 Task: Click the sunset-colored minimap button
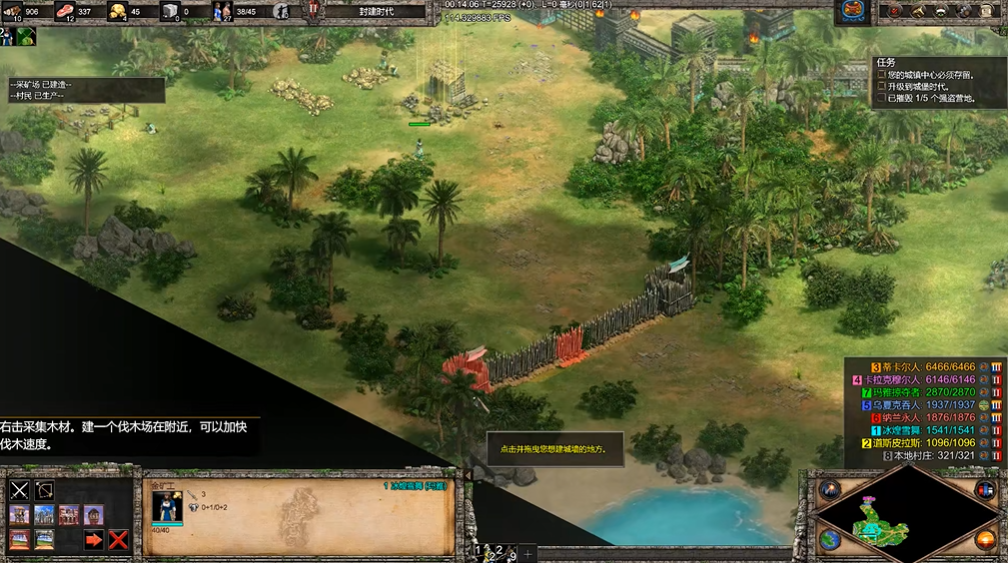point(984,540)
